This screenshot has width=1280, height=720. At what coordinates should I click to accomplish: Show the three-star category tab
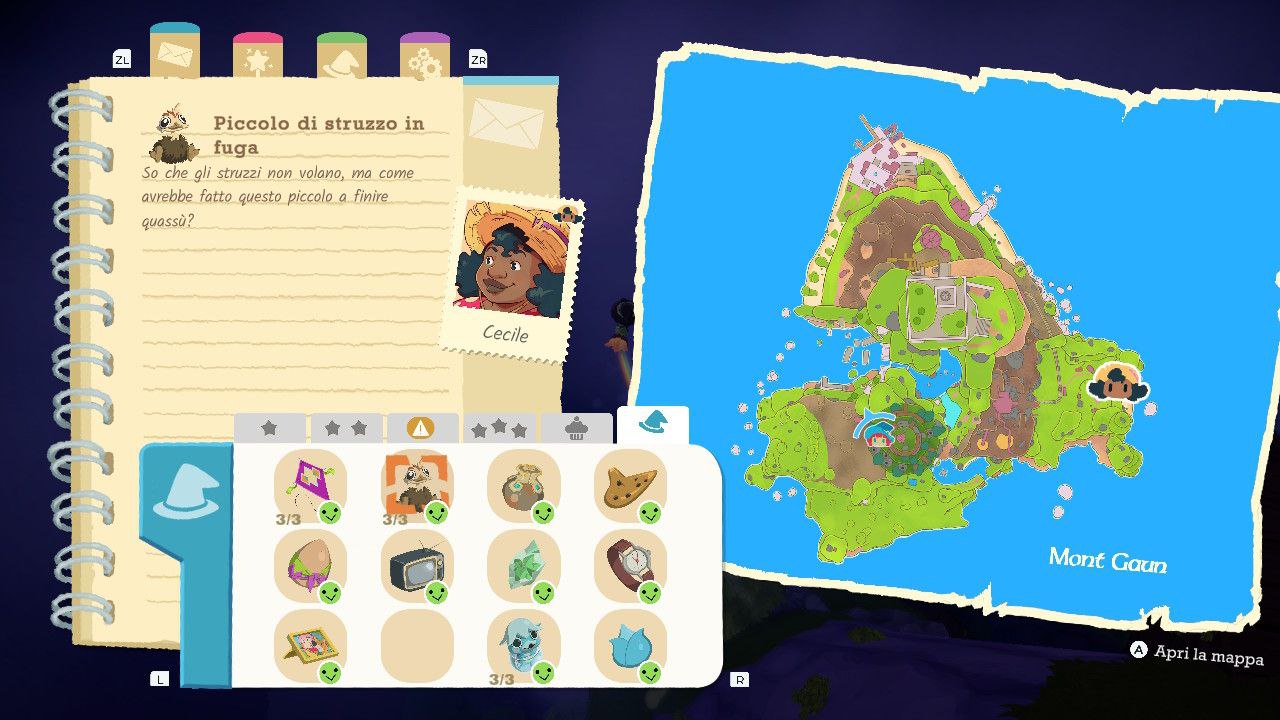[x=499, y=428]
